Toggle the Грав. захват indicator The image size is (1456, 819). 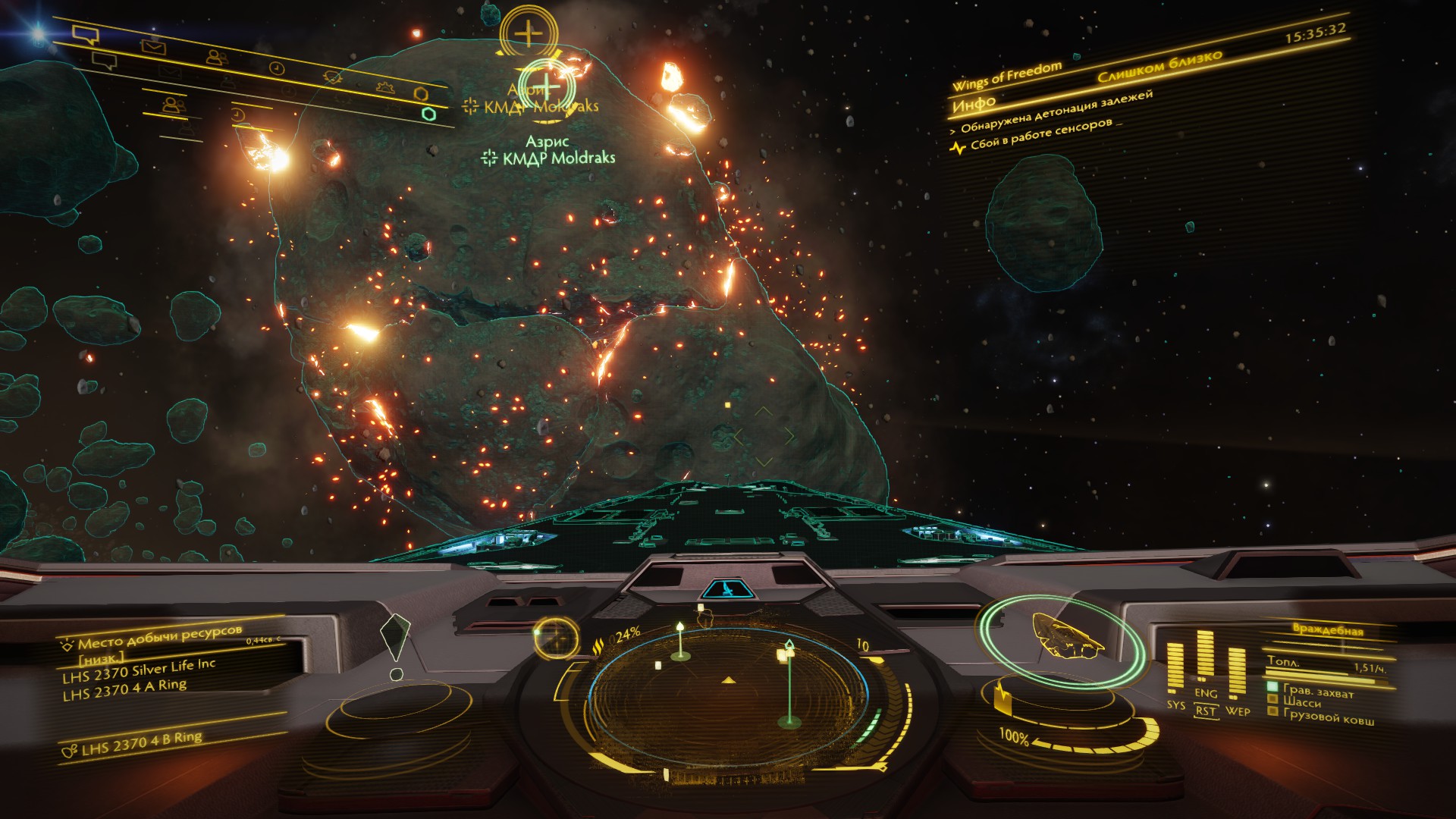pyautogui.click(x=1318, y=690)
